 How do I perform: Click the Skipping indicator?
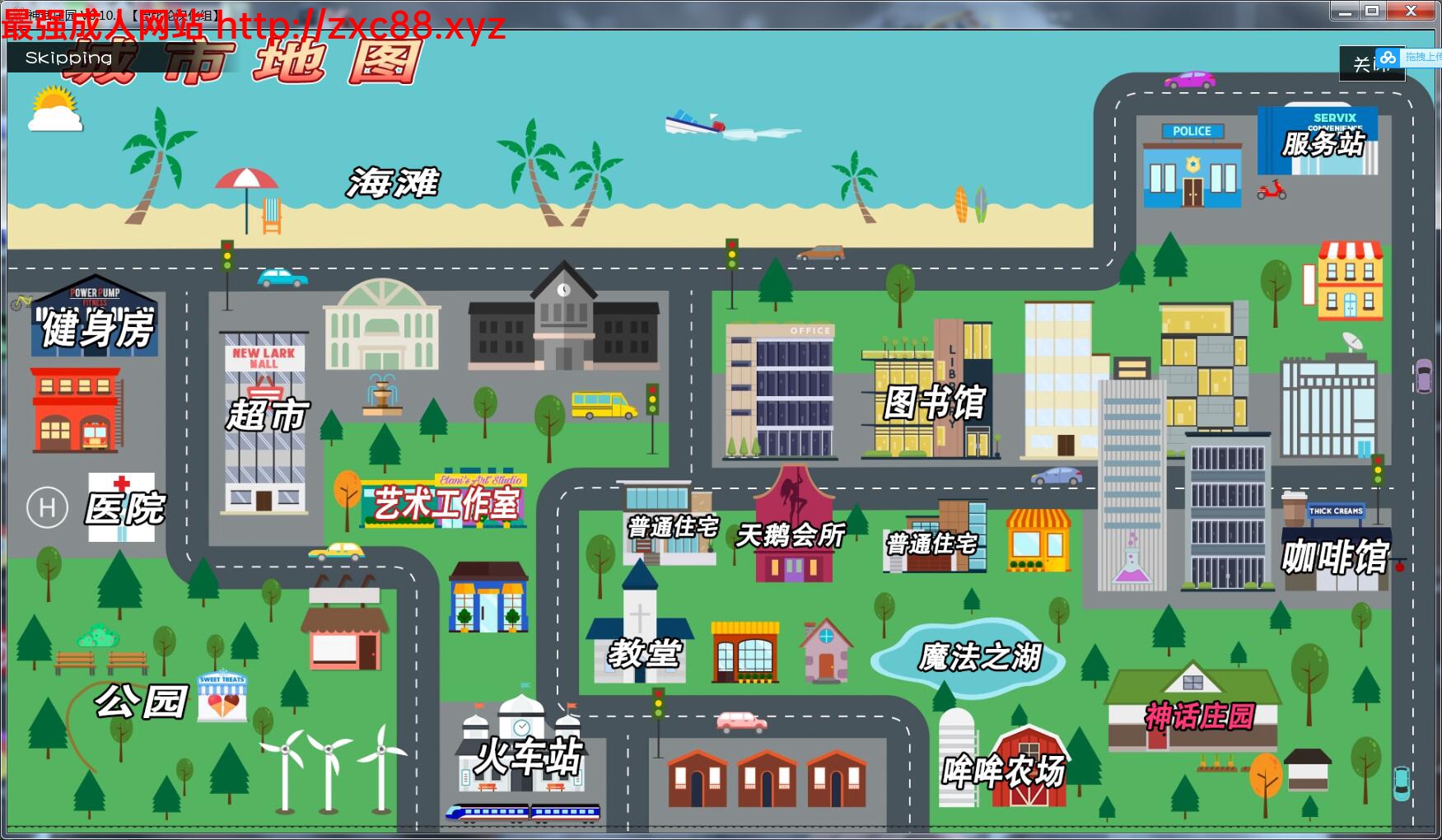(68, 58)
